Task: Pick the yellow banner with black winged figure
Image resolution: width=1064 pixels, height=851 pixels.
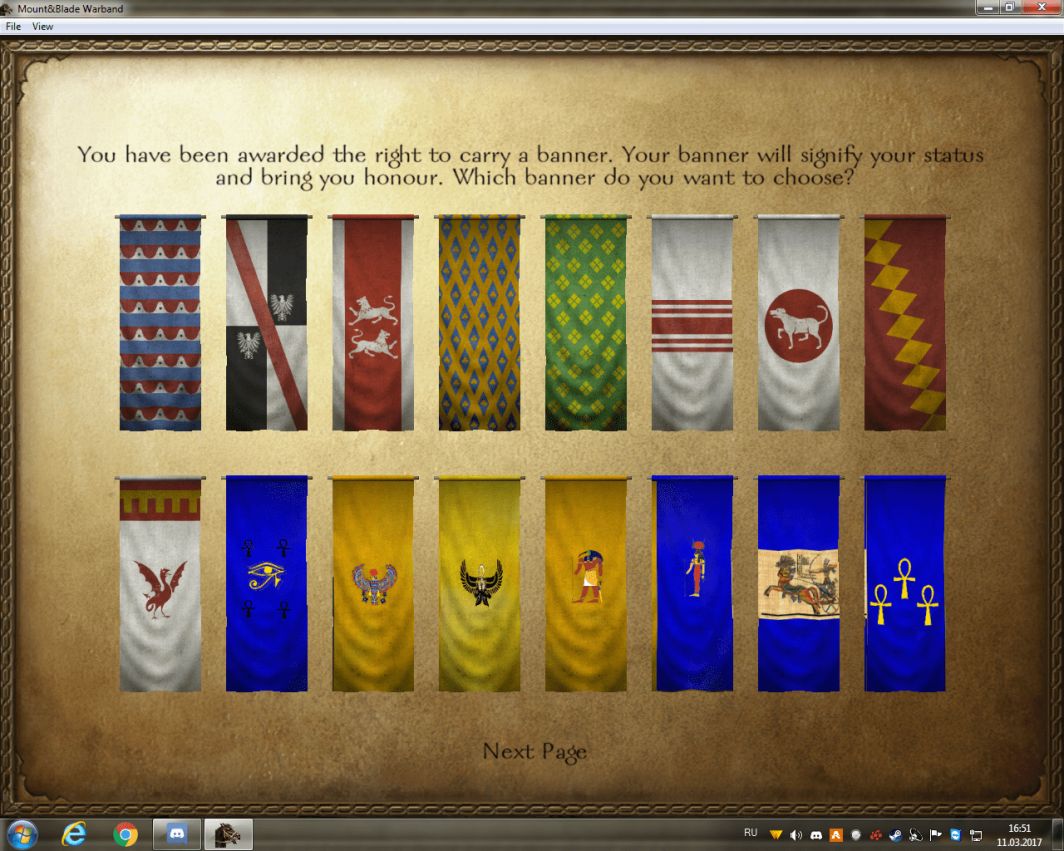Action: point(479,584)
